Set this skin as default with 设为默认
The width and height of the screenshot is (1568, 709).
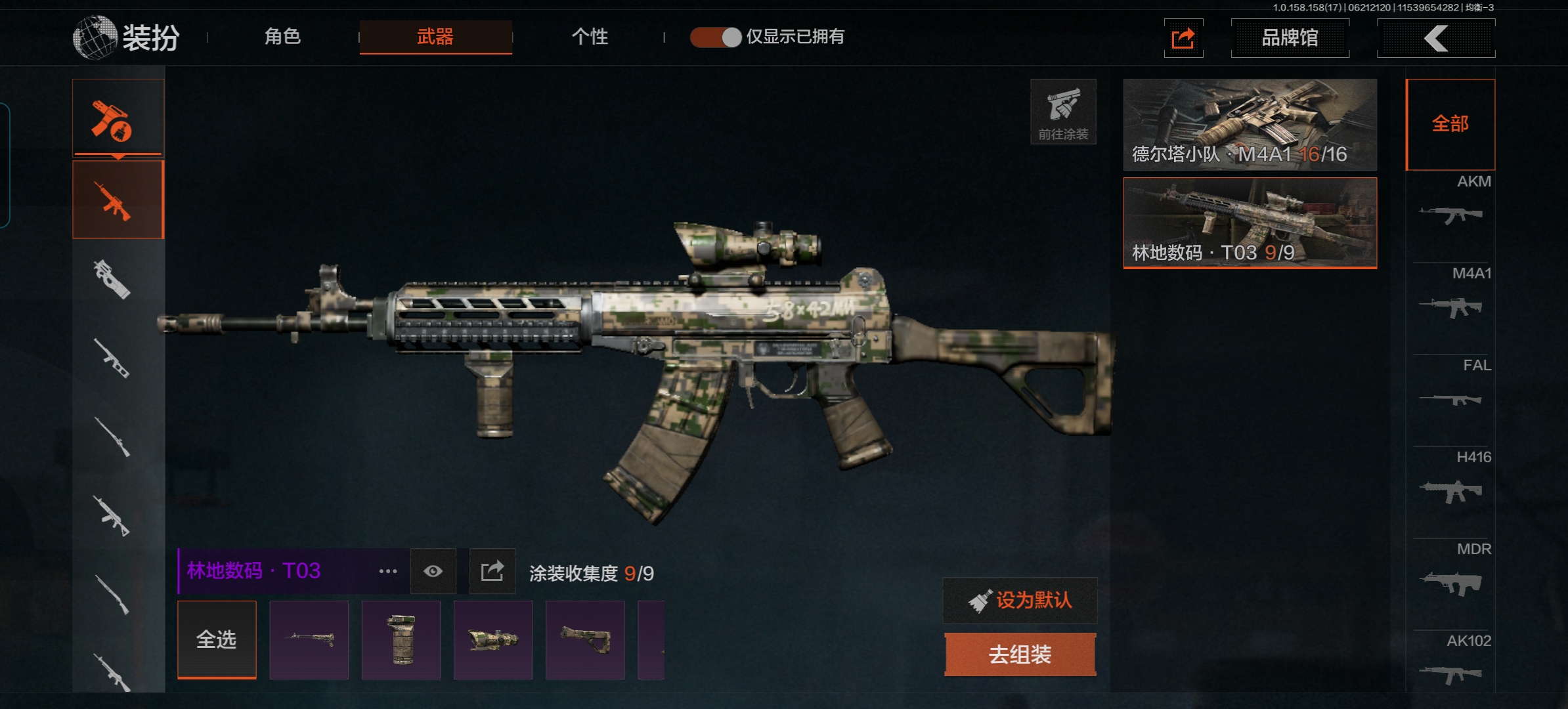point(1020,600)
